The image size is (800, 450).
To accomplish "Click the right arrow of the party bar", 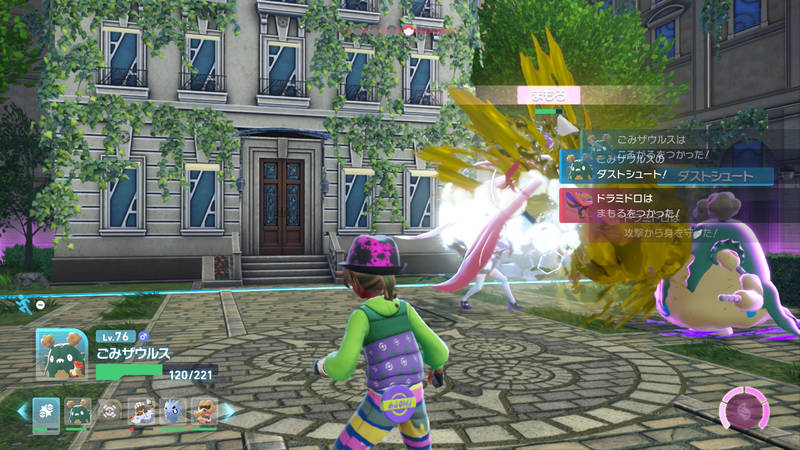I will (228, 410).
